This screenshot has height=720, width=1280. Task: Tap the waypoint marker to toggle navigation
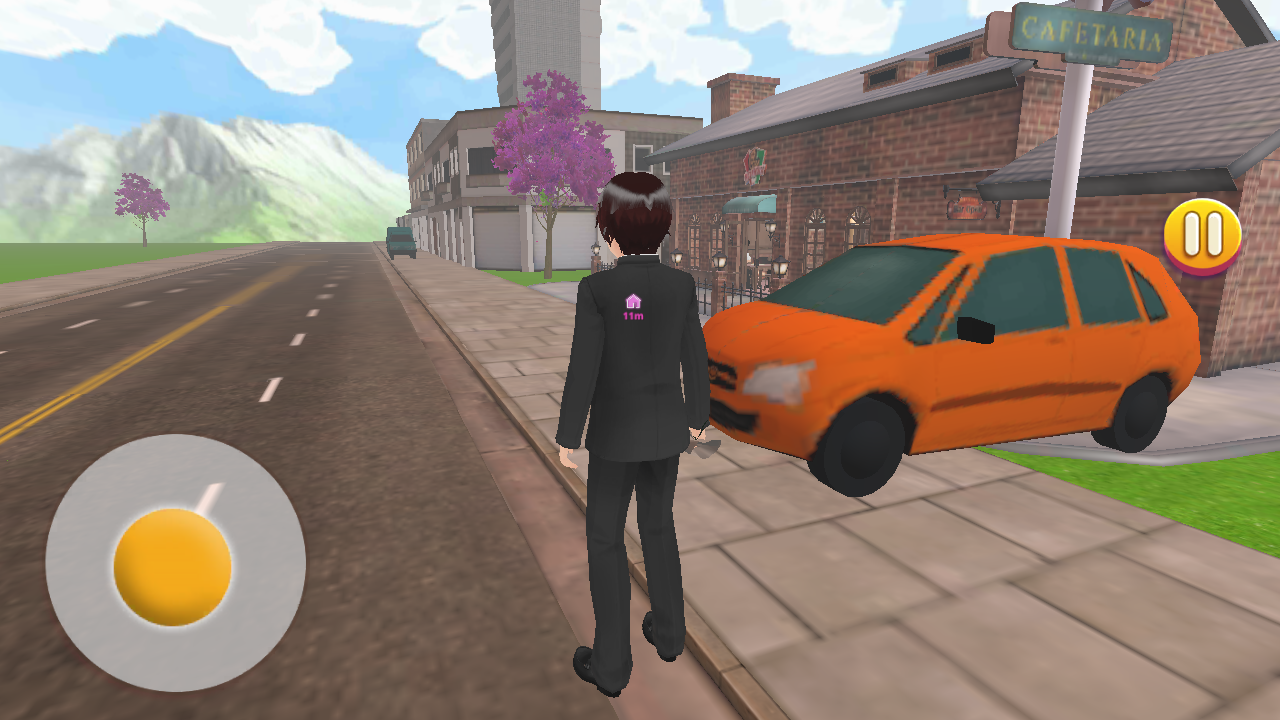634,299
